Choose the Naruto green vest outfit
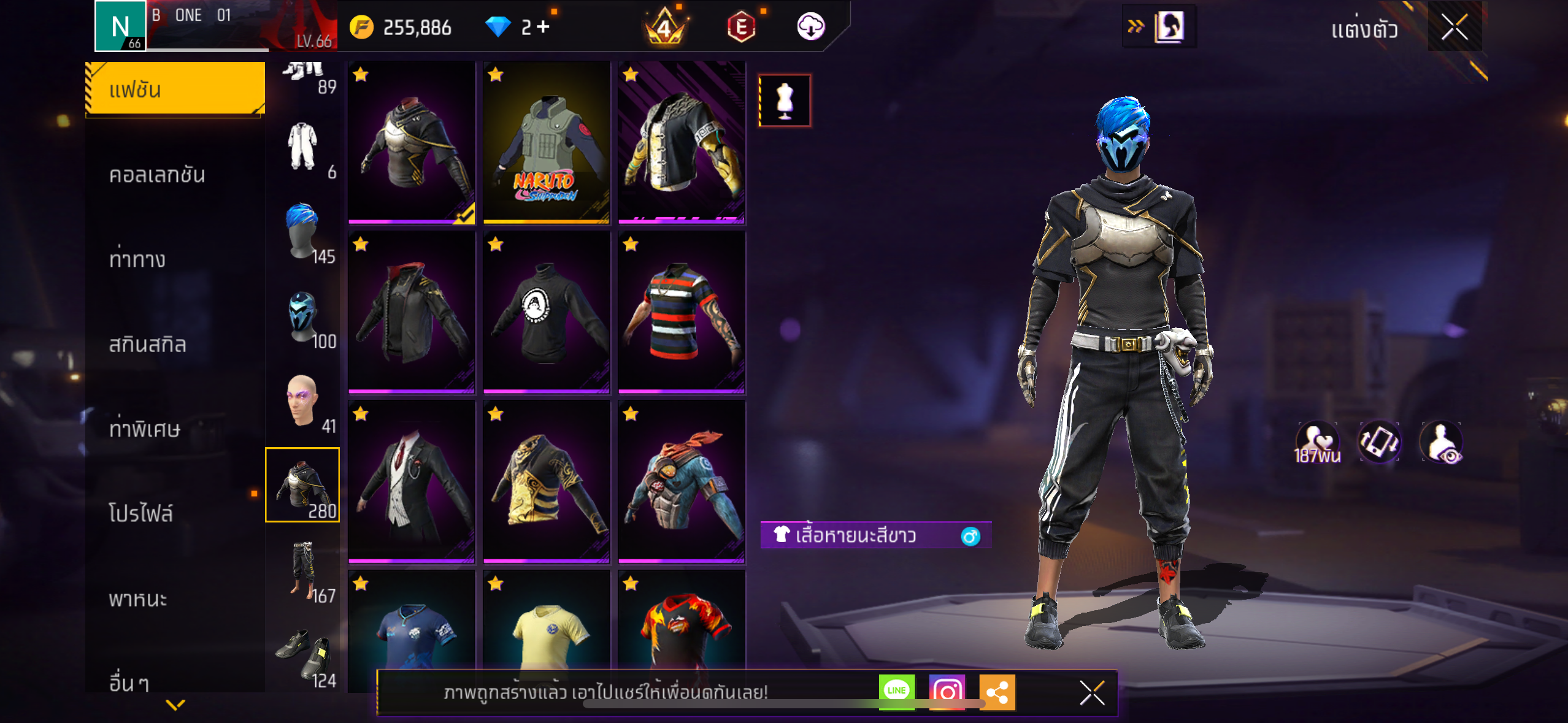1568x723 pixels. pyautogui.click(x=546, y=142)
